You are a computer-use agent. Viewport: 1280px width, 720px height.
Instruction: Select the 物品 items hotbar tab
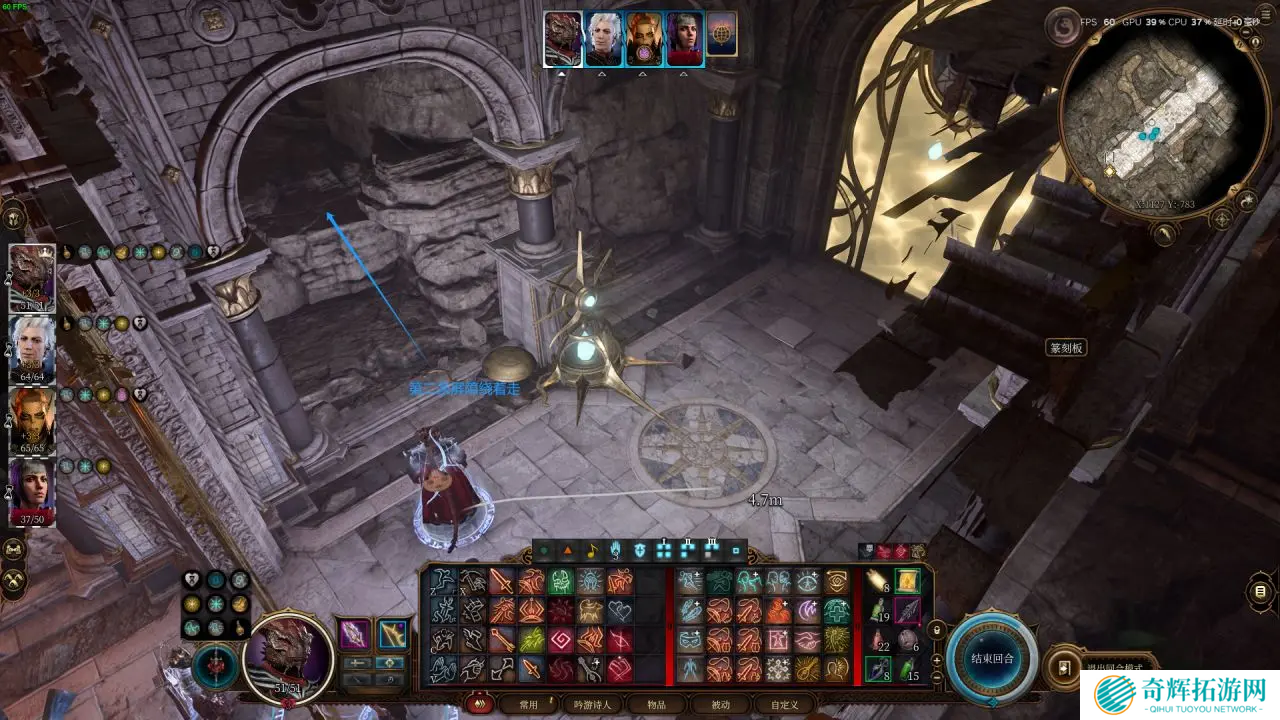click(x=656, y=704)
